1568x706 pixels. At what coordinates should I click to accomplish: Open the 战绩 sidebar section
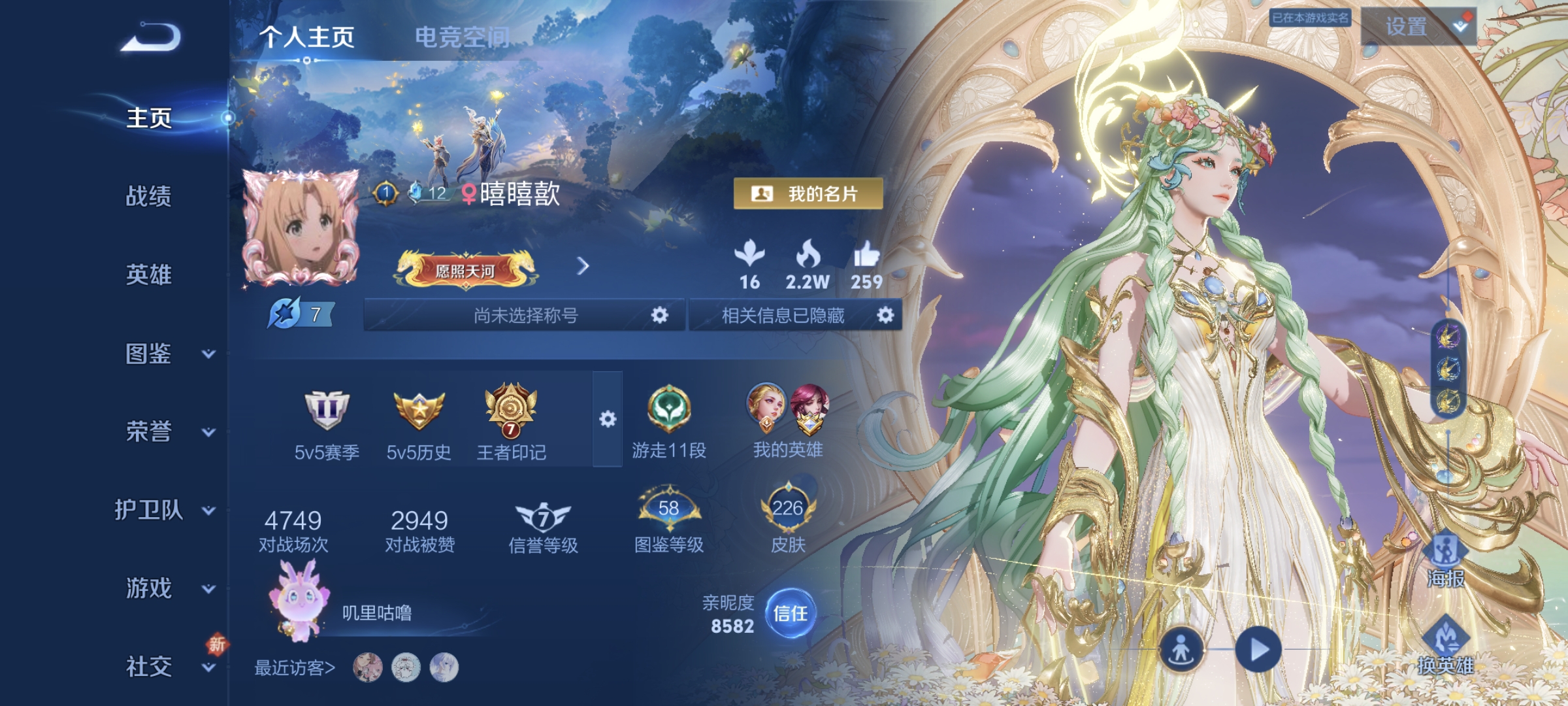[150, 198]
